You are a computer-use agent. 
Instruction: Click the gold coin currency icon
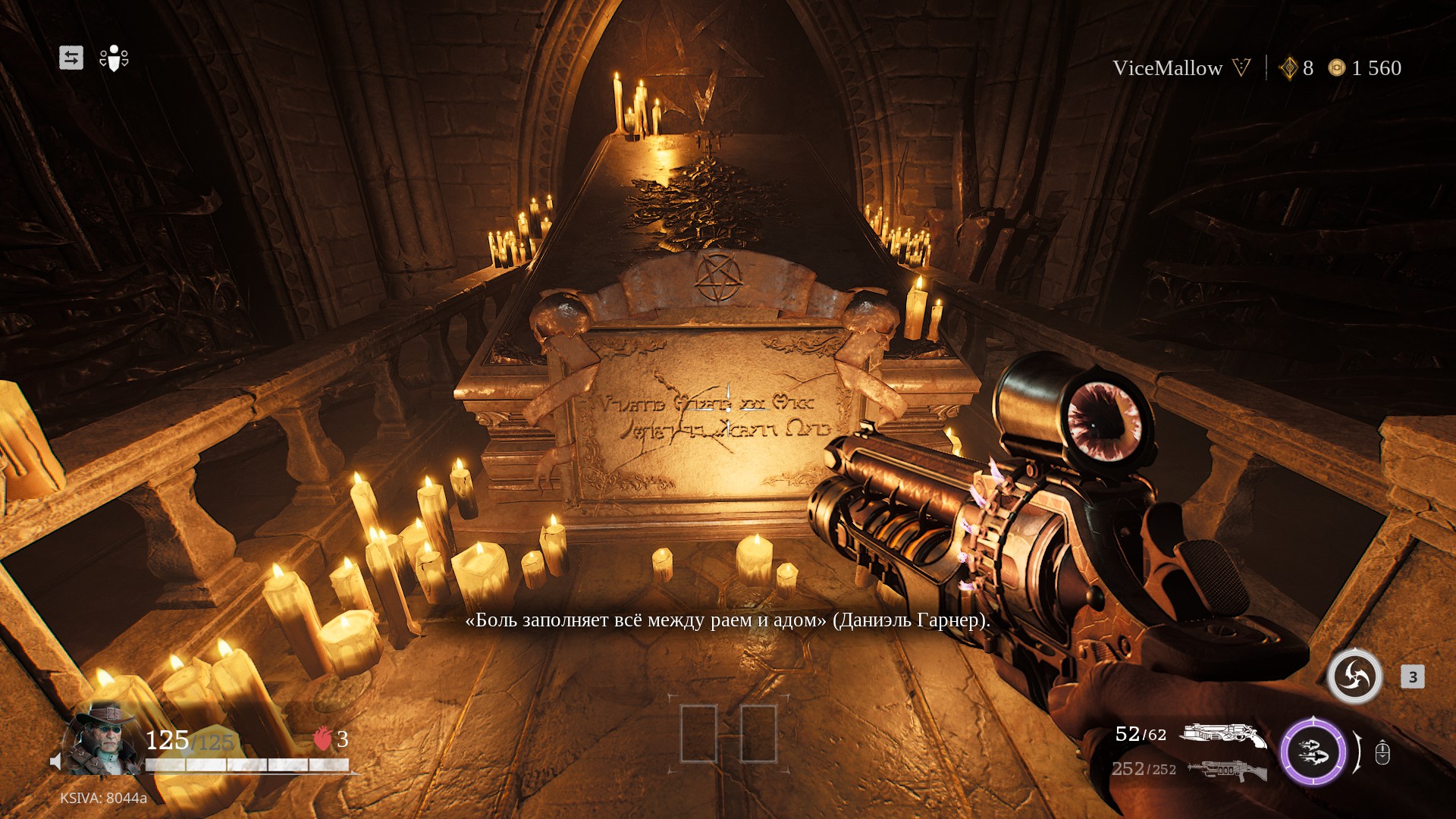click(x=1336, y=68)
